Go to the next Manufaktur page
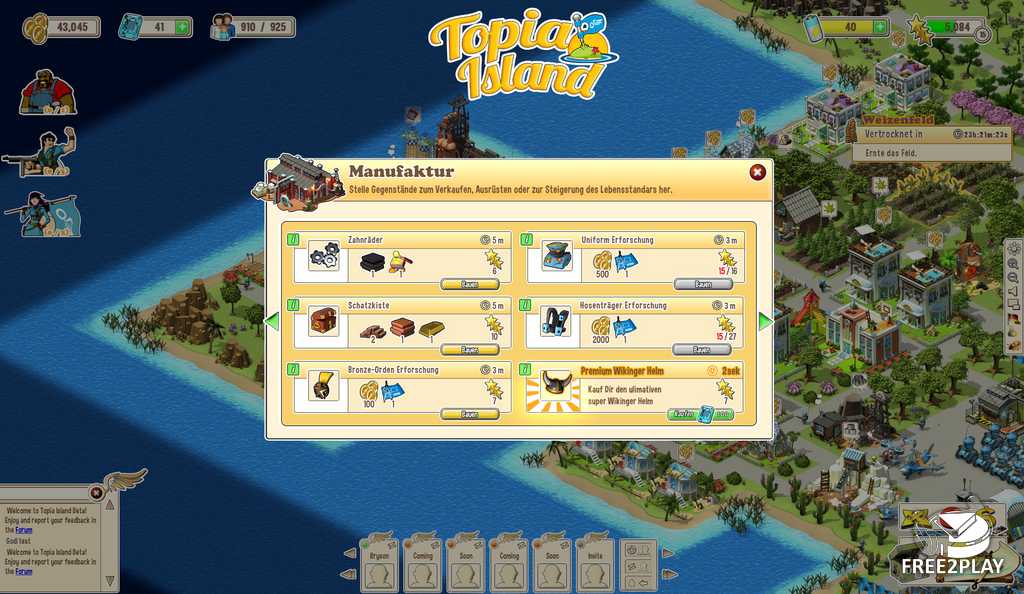1024x594 pixels. point(766,322)
